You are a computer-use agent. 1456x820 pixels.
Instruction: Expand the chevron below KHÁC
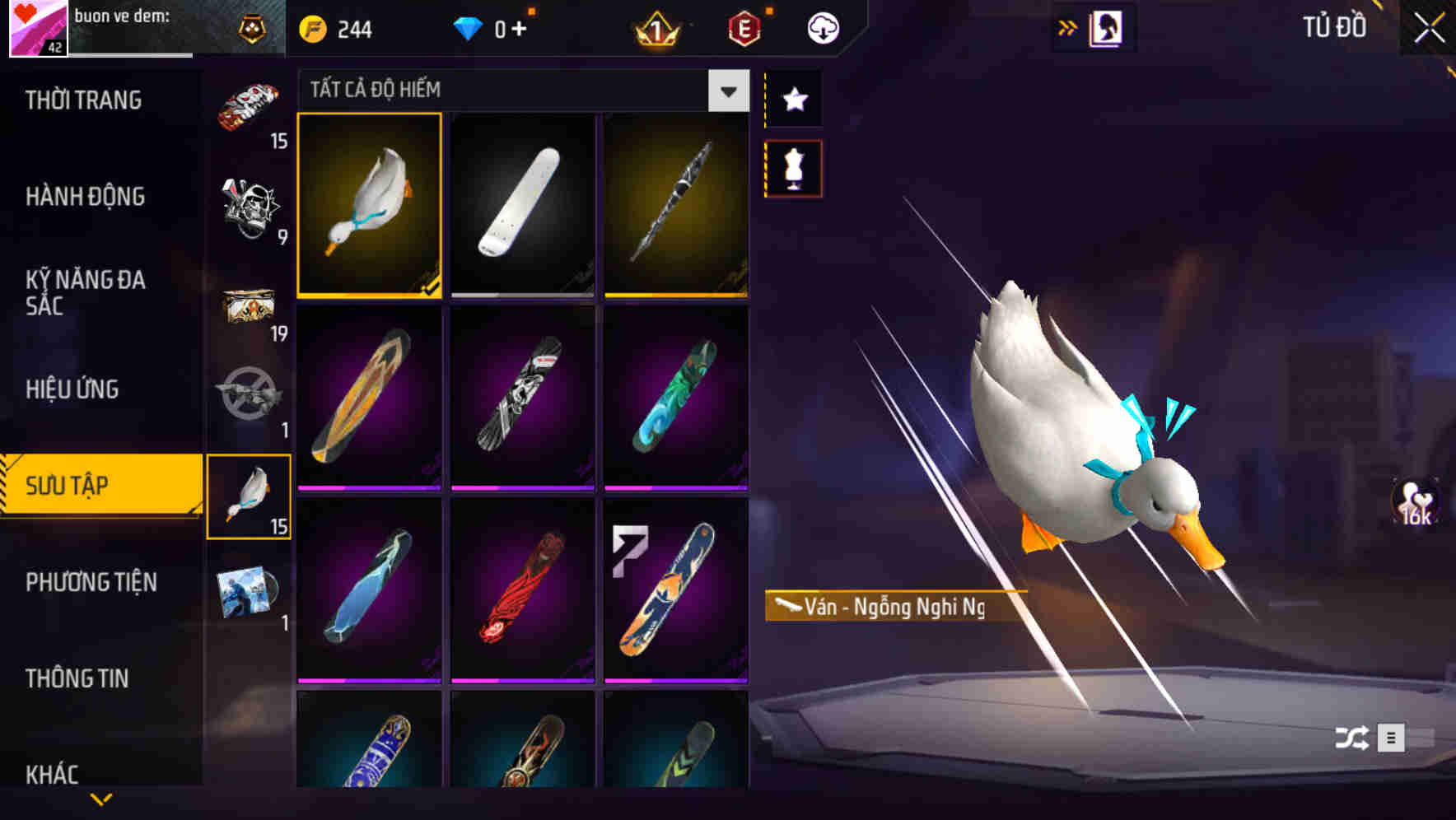click(100, 799)
